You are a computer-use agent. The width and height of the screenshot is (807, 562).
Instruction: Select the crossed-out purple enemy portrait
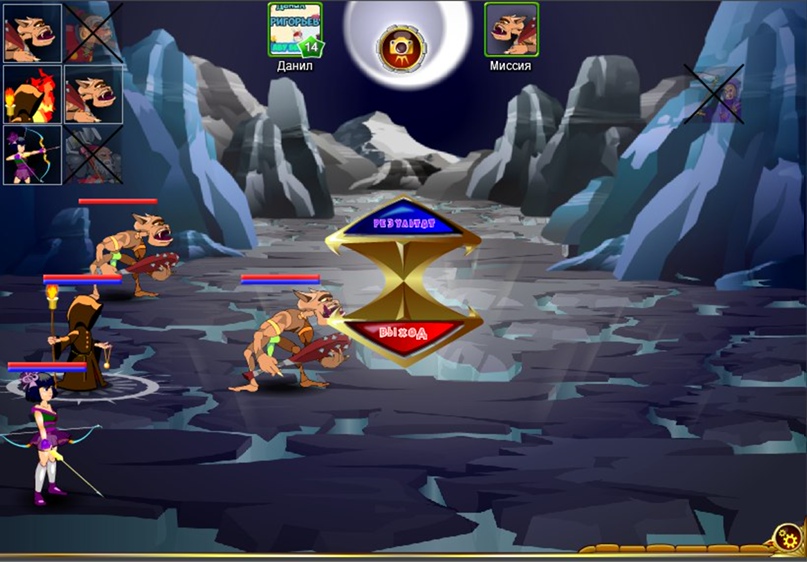tap(714, 94)
